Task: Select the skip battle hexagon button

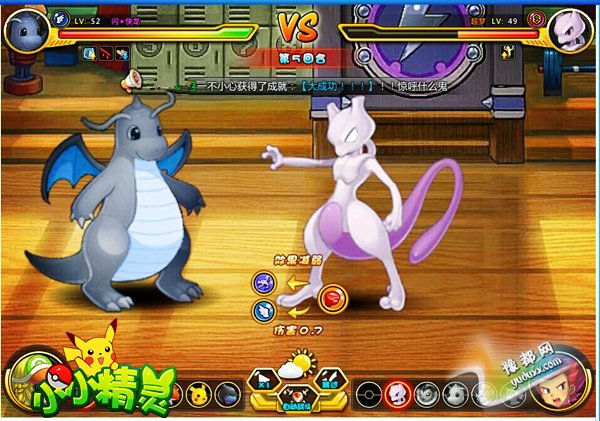Action: point(331,380)
